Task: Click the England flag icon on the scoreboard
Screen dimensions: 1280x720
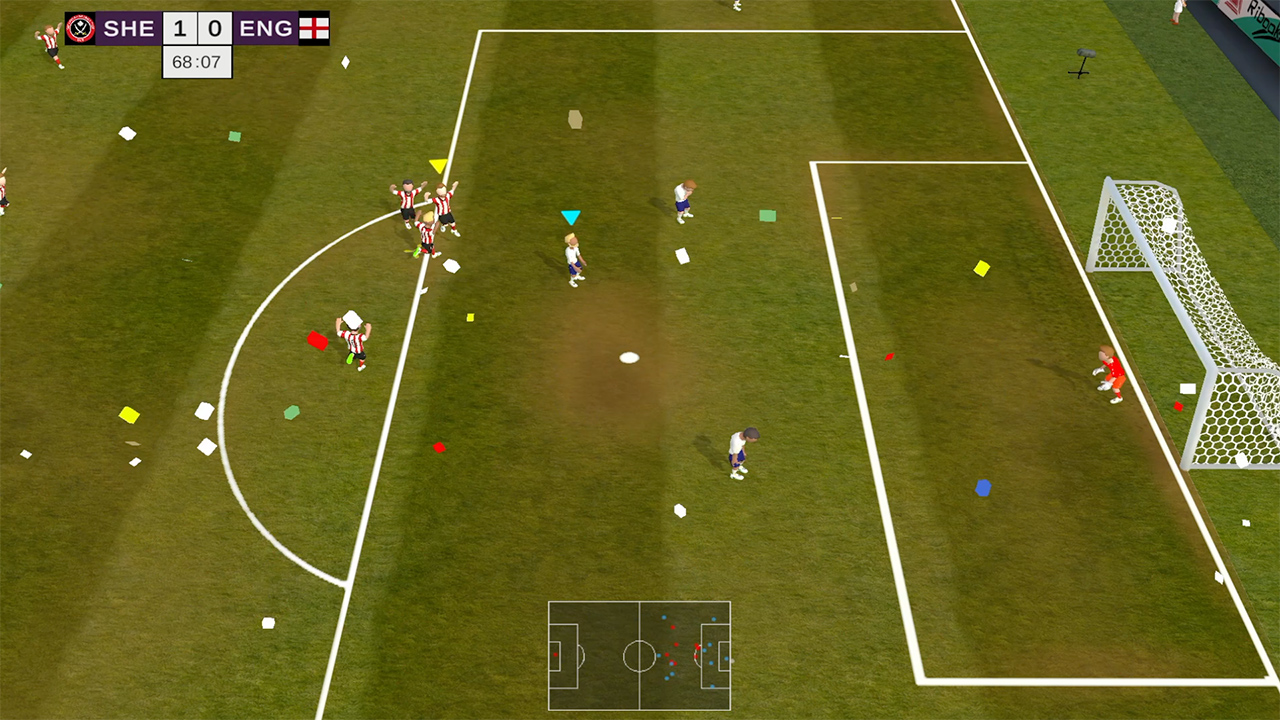Action: [x=313, y=27]
